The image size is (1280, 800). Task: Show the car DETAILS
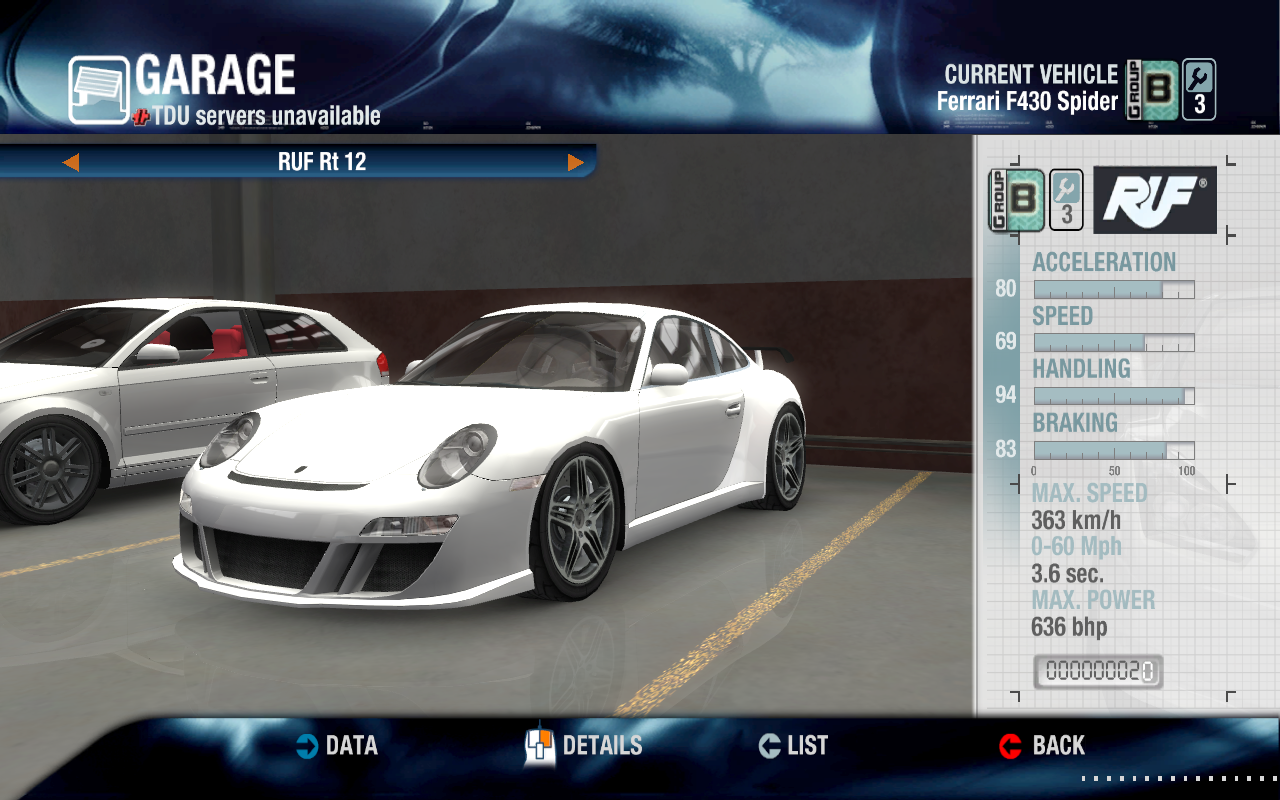(x=585, y=746)
